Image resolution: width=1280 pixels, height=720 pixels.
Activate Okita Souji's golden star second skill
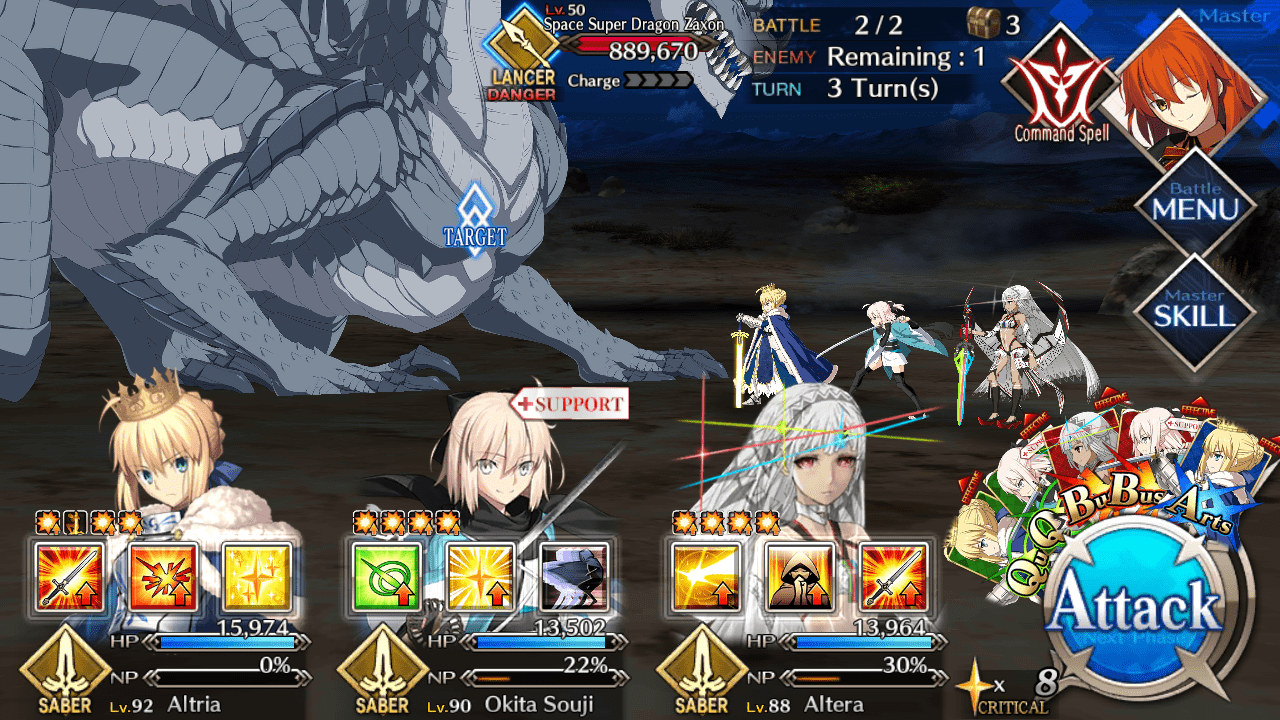click(x=480, y=577)
